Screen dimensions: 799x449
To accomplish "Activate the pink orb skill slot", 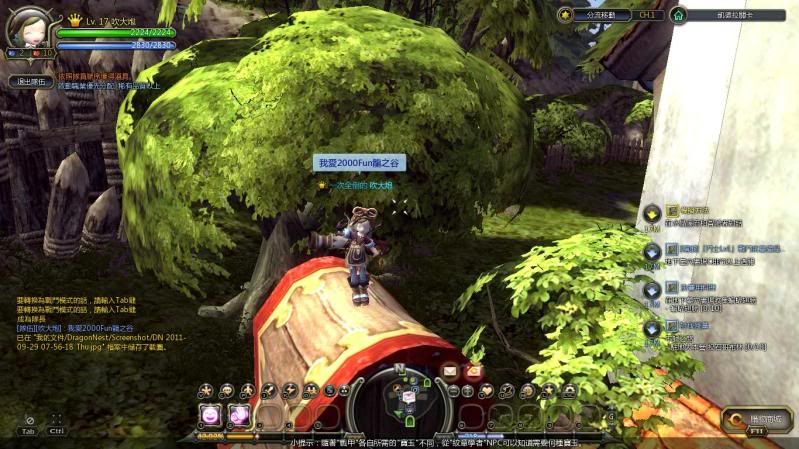I will point(239,414).
